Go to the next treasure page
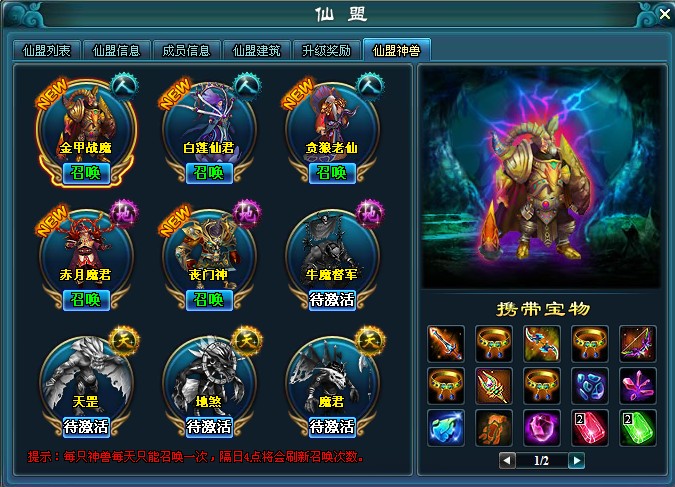Screen dimensions: 675x487 [x=576, y=460]
